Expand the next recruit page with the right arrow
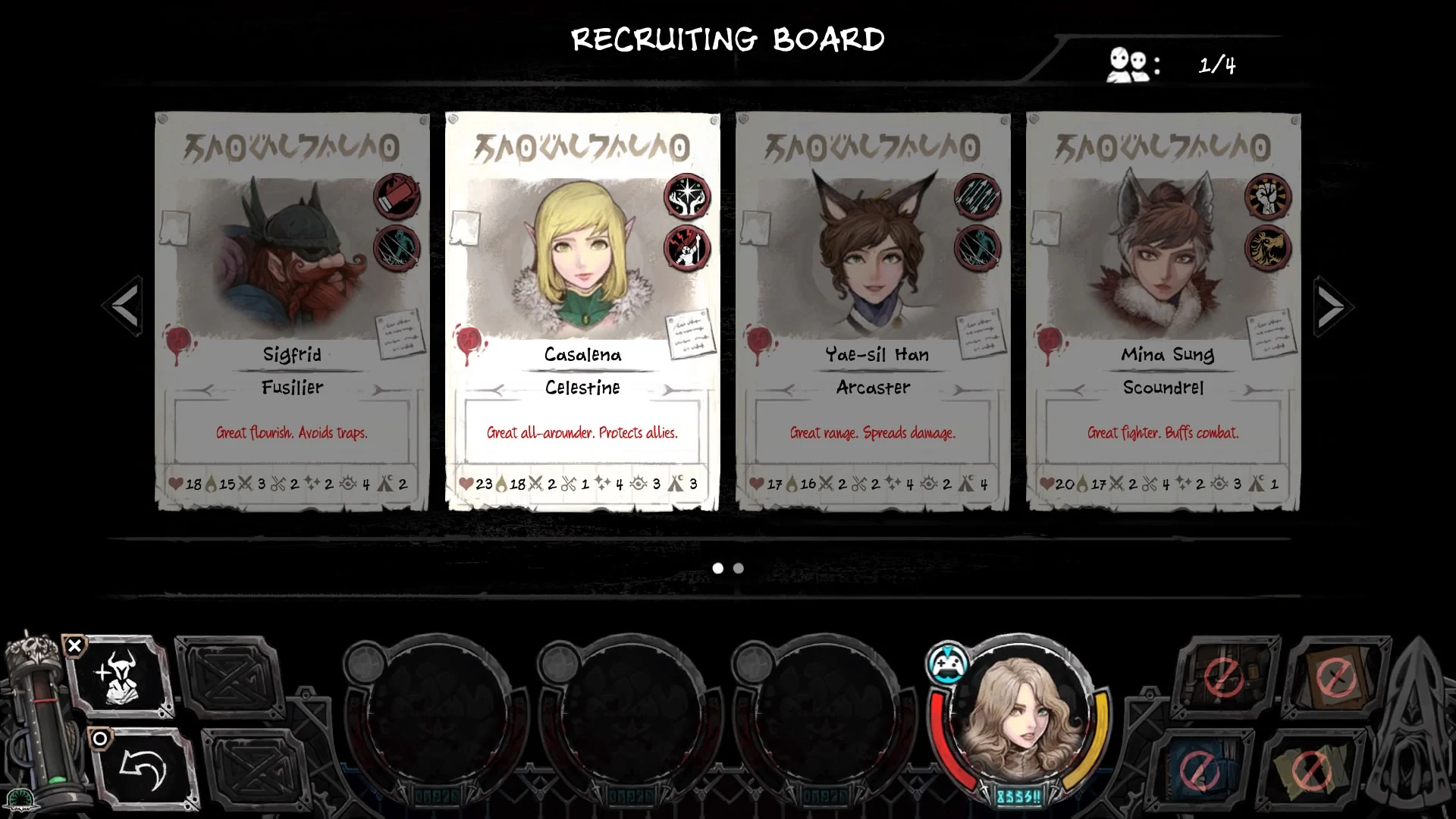This screenshot has height=819, width=1456. [x=1333, y=306]
